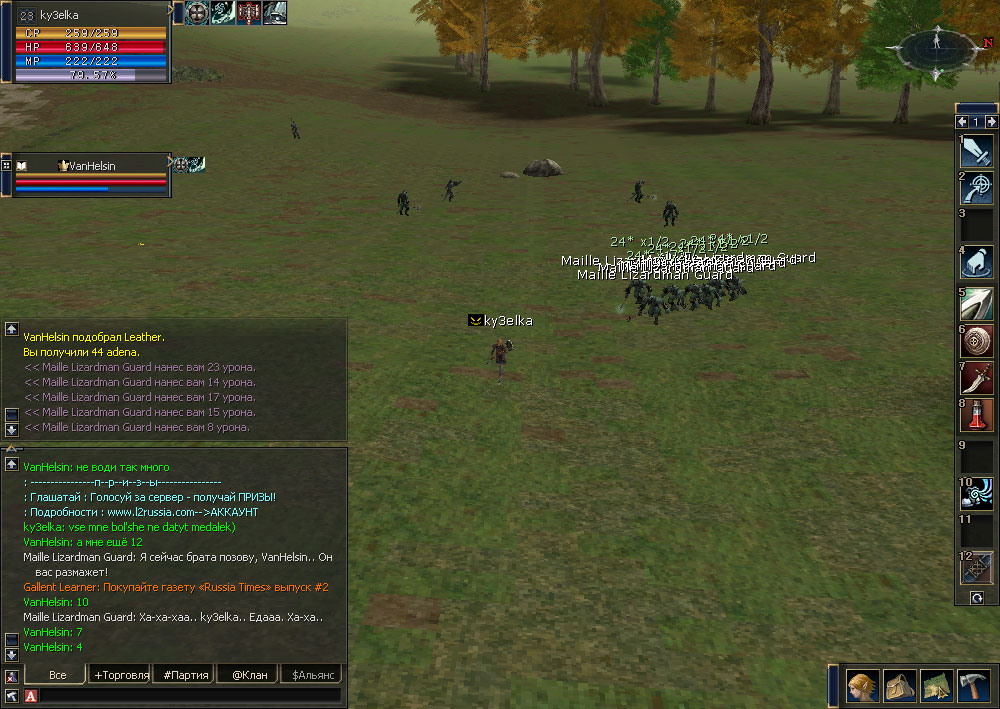Viewport: 1000px width, 709px height.
Task: Use the sword attack skill in slot 1
Action: [976, 150]
